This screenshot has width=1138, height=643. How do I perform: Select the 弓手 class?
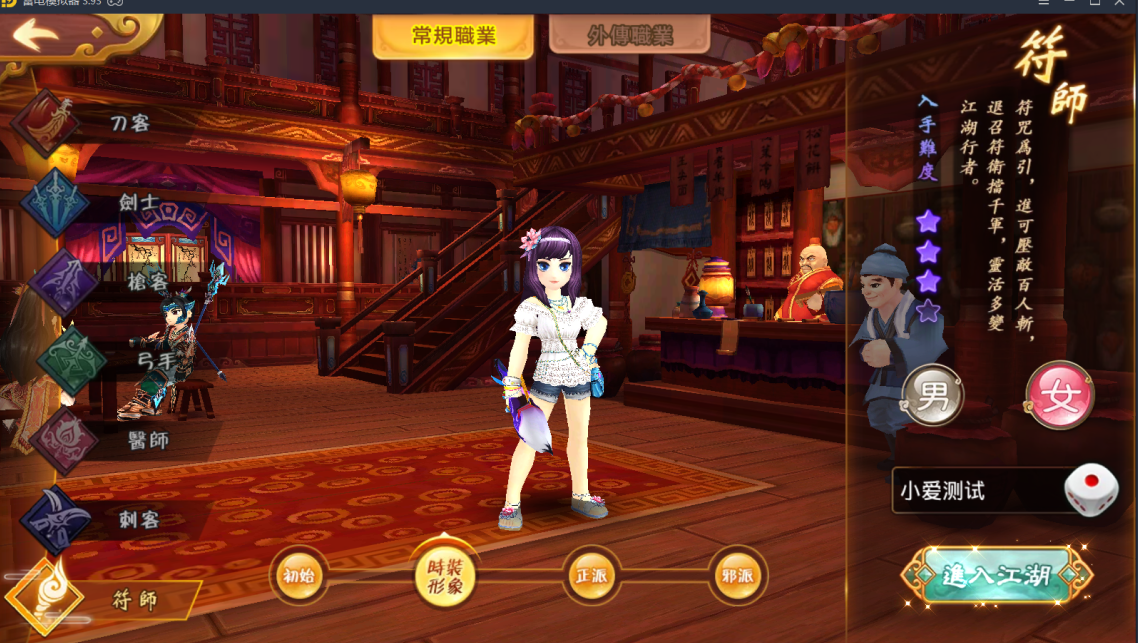pos(150,358)
